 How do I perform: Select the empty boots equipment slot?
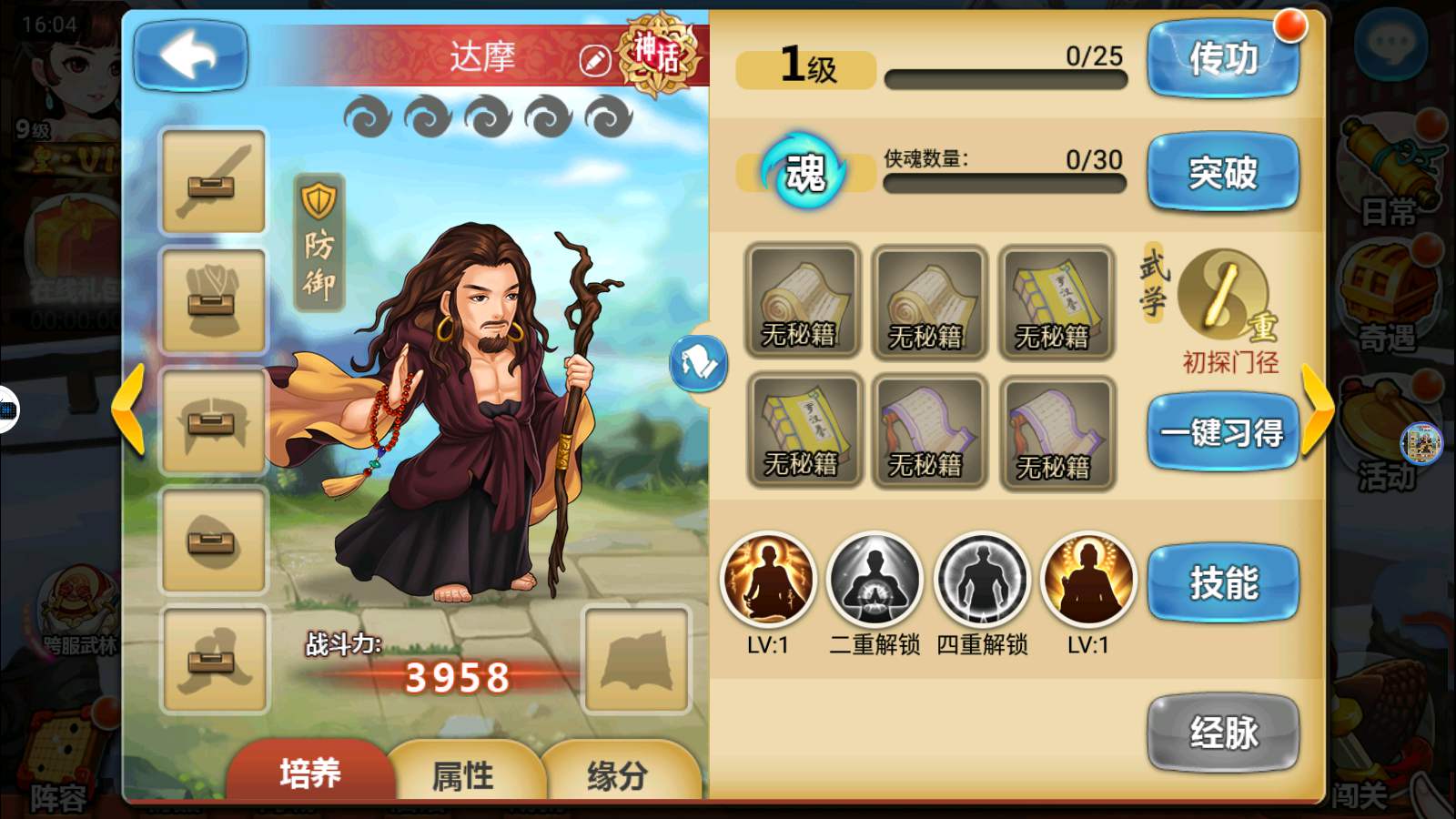click(x=213, y=660)
